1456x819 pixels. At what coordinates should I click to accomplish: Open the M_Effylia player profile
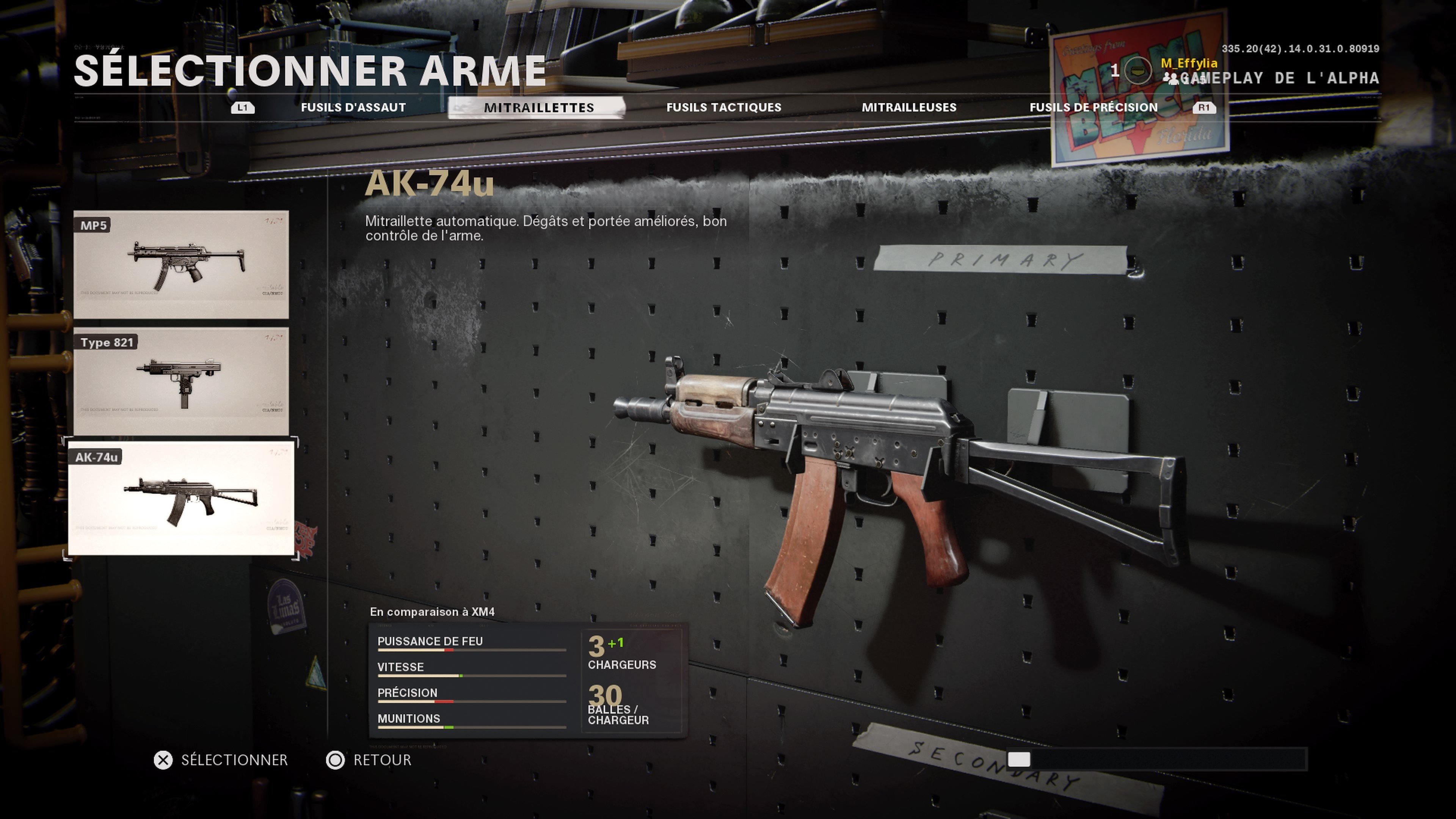(1188, 63)
